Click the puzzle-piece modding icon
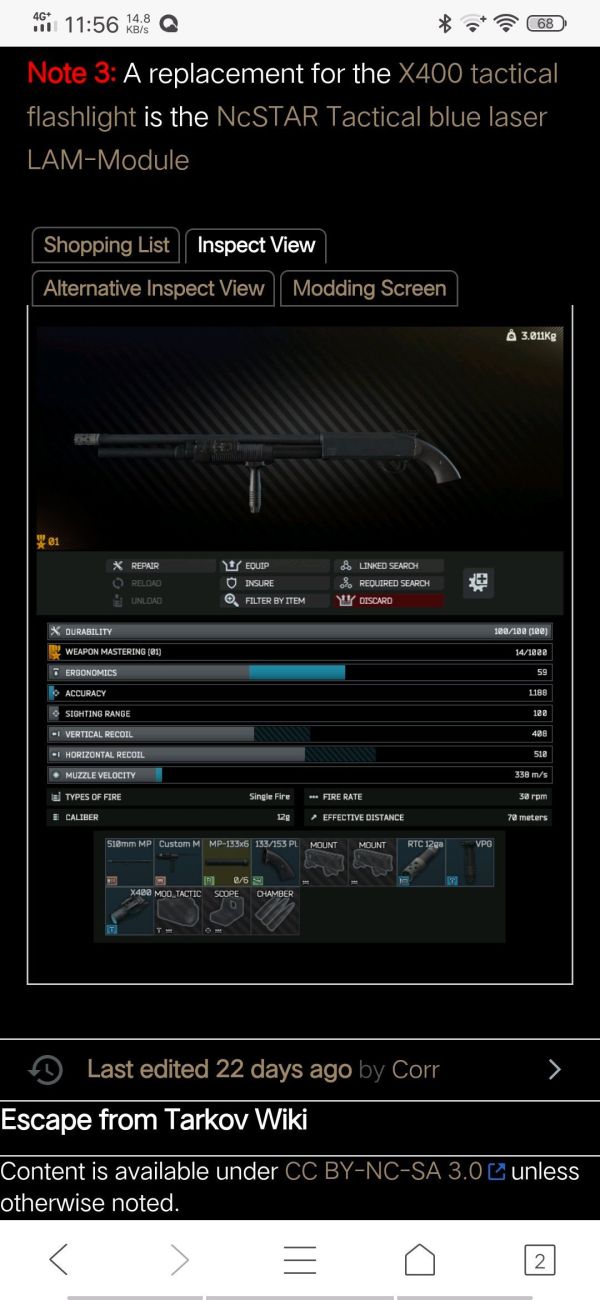 point(479,583)
